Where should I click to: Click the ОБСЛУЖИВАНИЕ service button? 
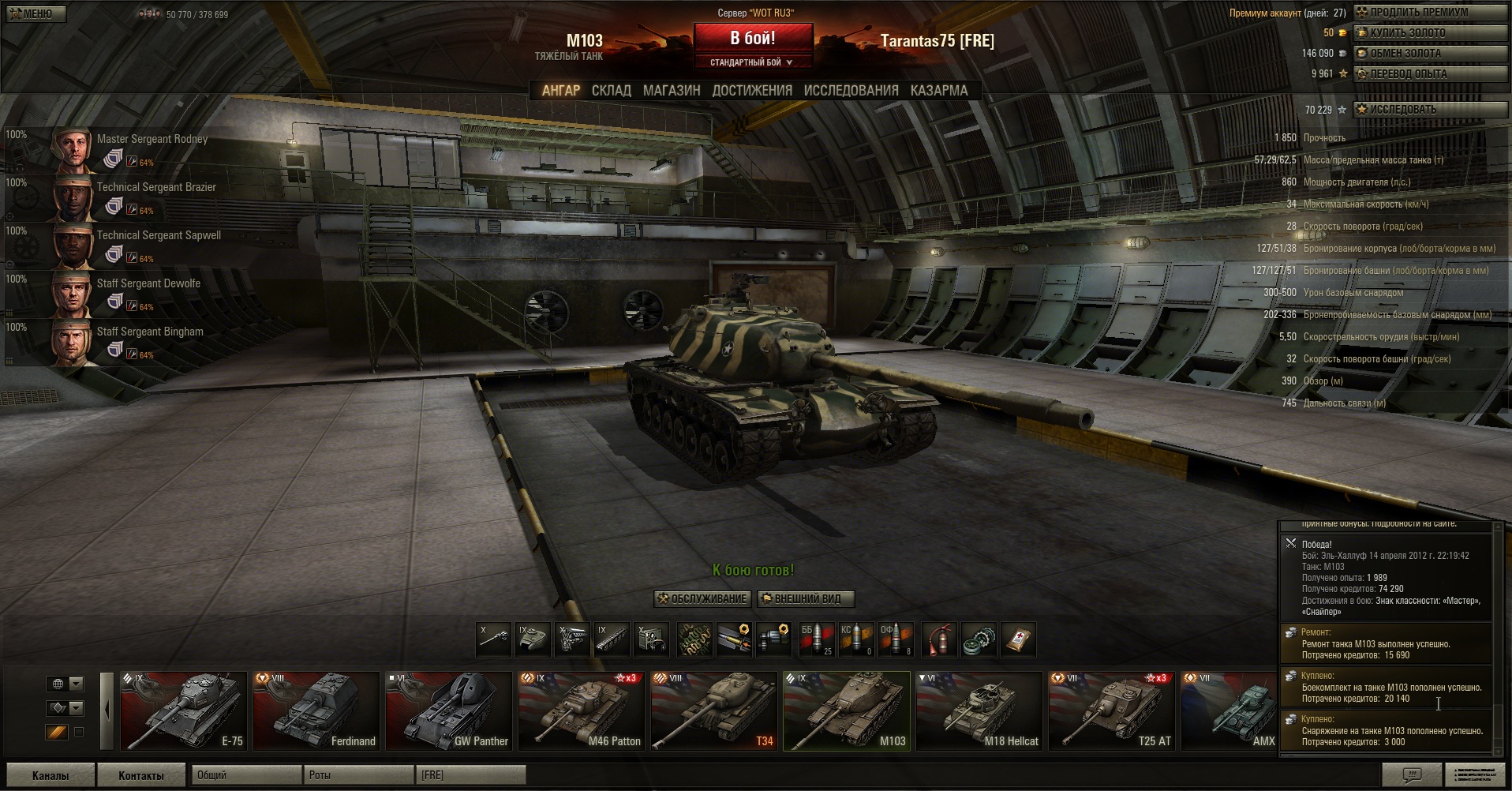click(x=702, y=599)
